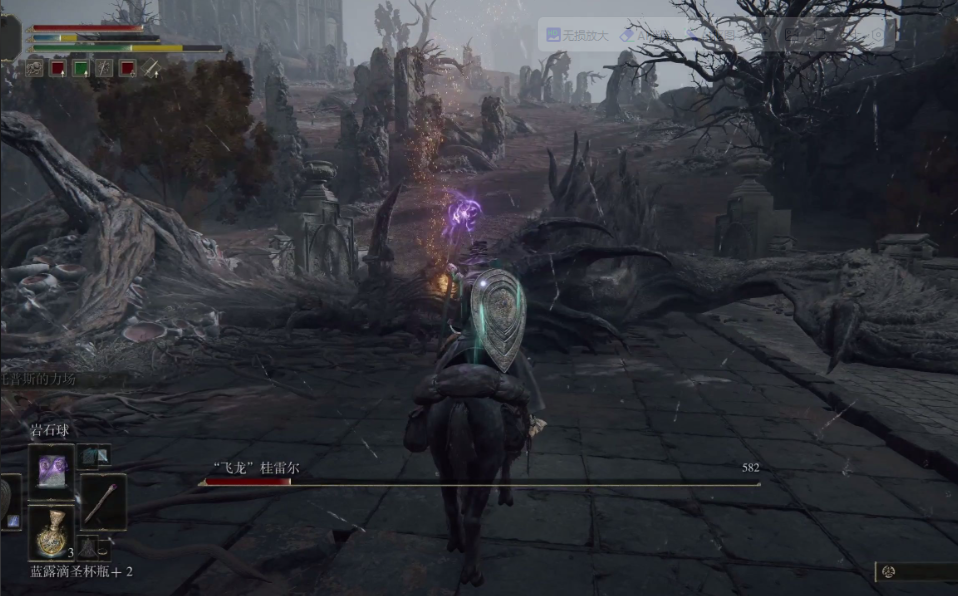Open the overlay's hexagon settings icon

click(x=877, y=35)
